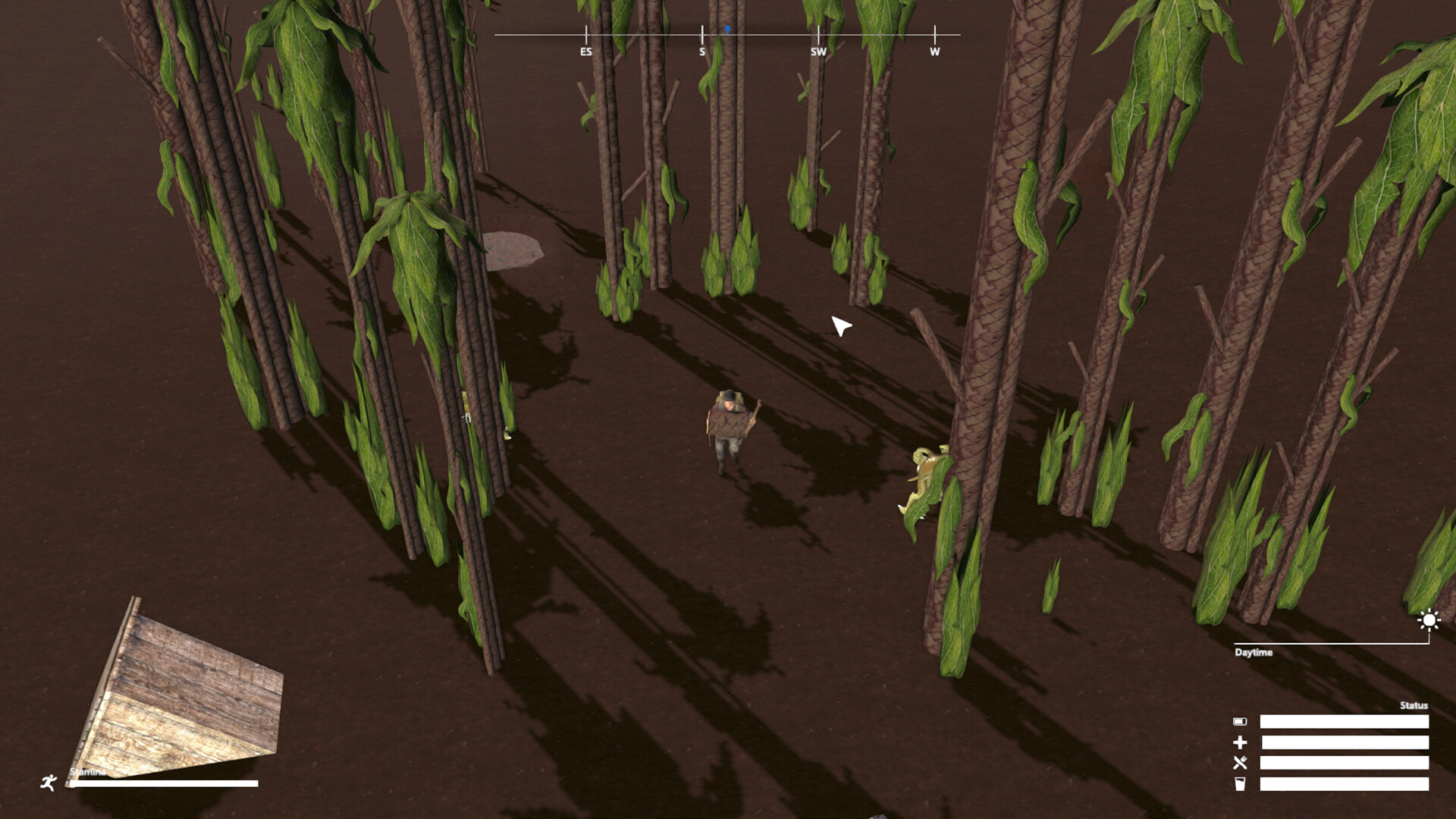Image resolution: width=1456 pixels, height=819 pixels.
Task: Open the compass strip at top
Action: [x=726, y=34]
